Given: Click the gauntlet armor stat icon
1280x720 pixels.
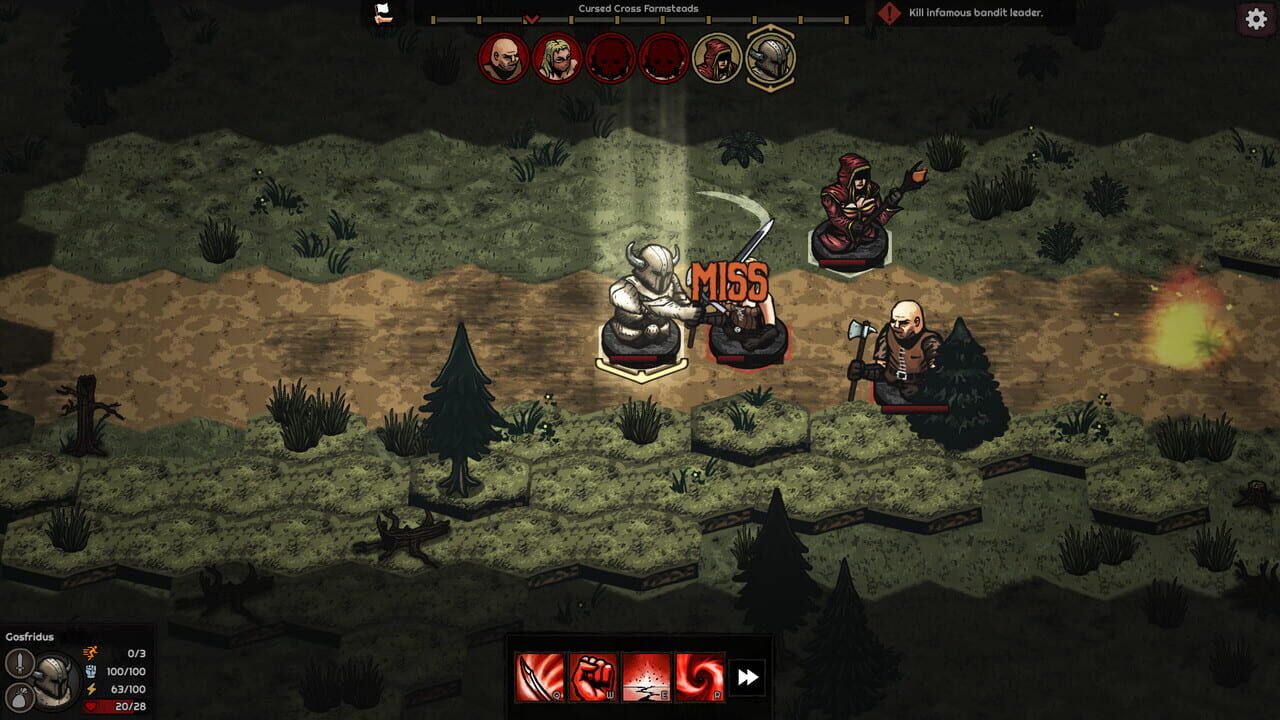Looking at the screenshot, I should [x=91, y=672].
